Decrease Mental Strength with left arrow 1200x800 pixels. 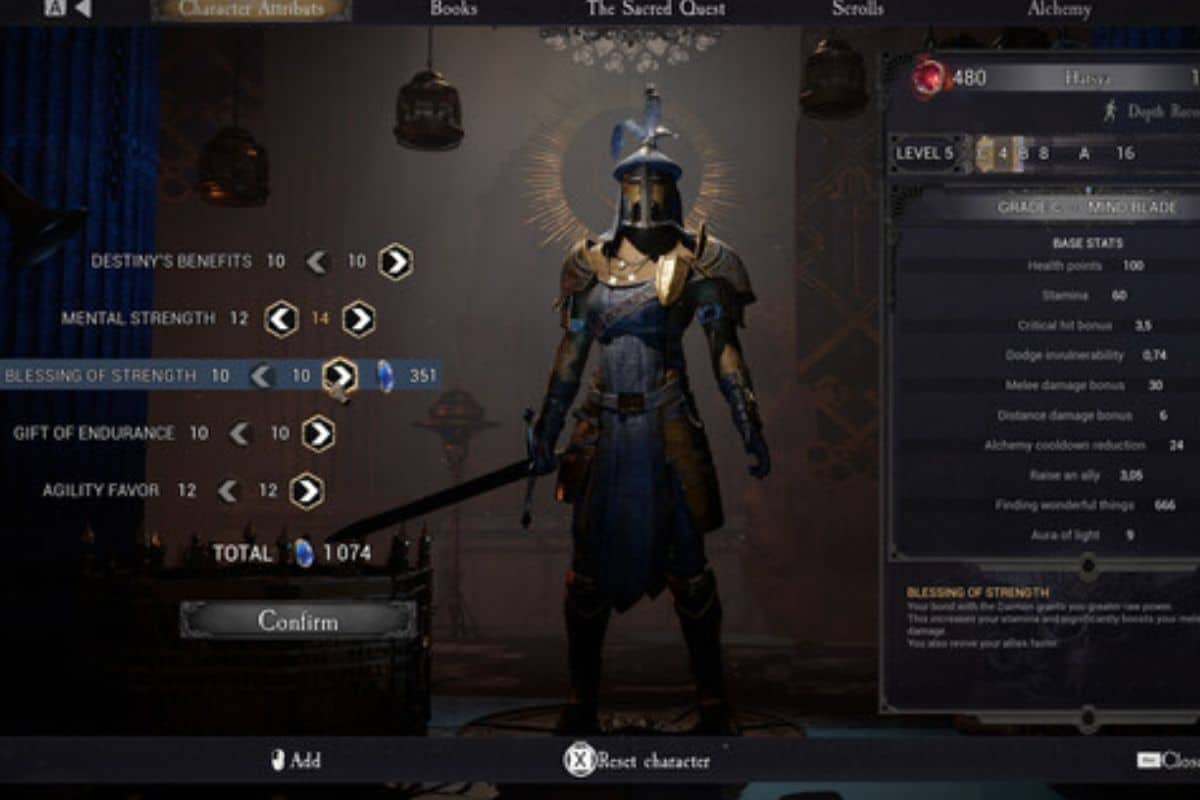[281, 319]
